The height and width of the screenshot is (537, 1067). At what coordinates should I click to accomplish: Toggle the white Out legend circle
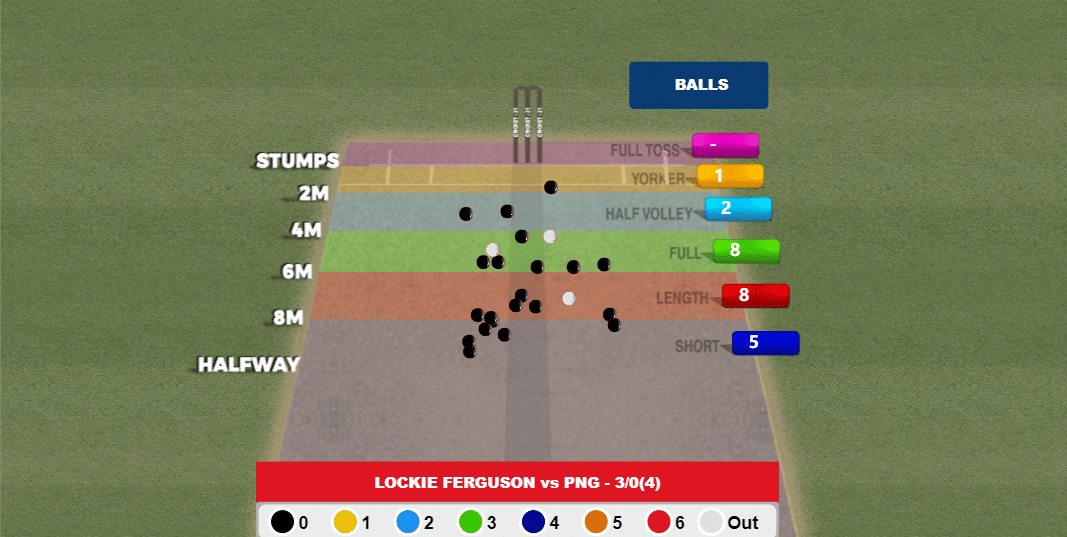coord(711,522)
